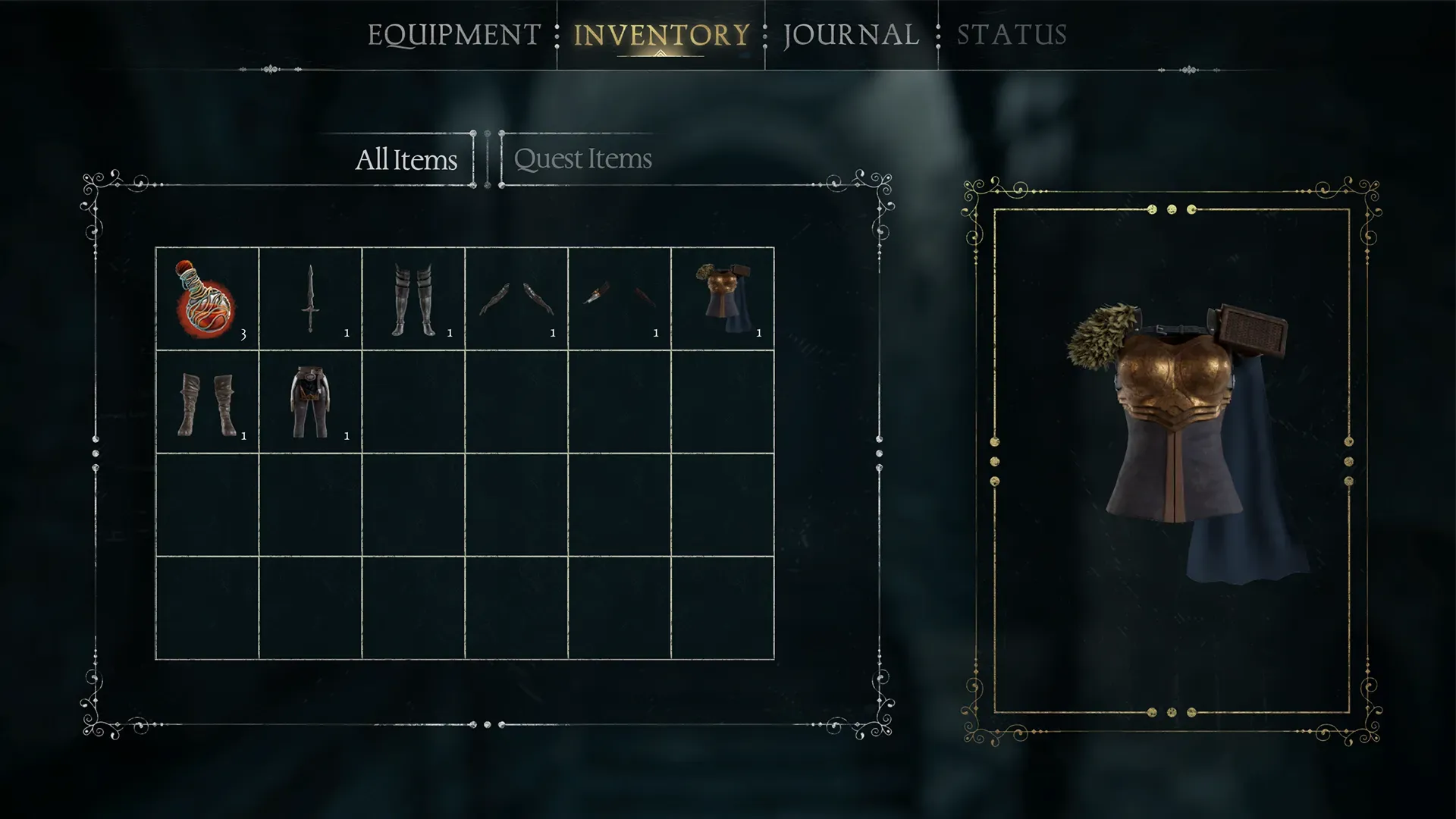This screenshot has height=819, width=1456.
Task: Select the gold chest armor with cape
Action: 722,297
